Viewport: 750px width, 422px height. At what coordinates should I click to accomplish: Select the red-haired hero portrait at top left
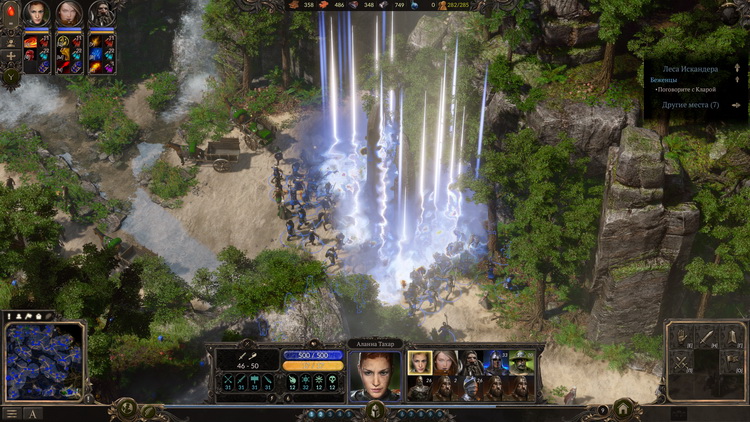tap(37, 14)
